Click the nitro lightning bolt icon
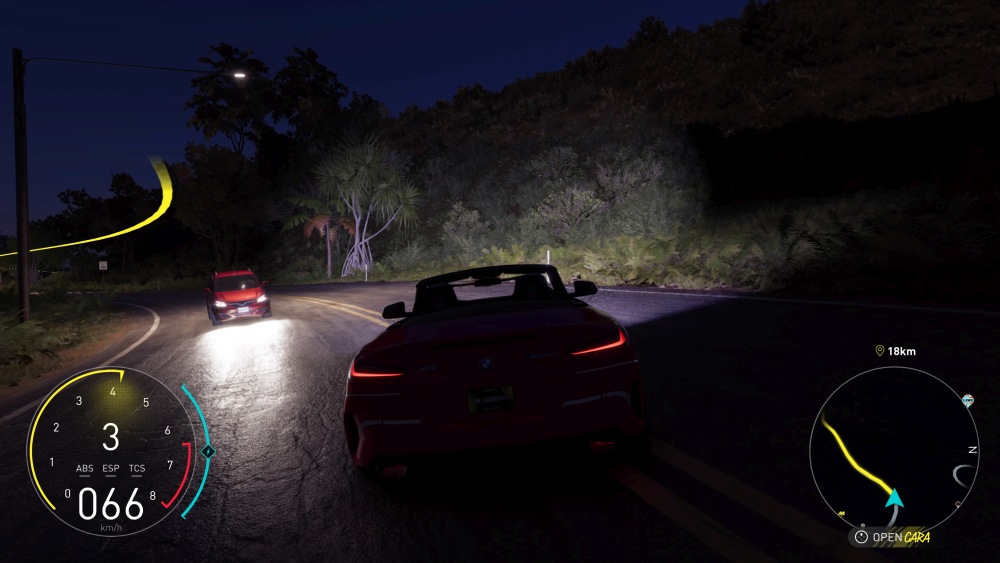 (x=208, y=451)
